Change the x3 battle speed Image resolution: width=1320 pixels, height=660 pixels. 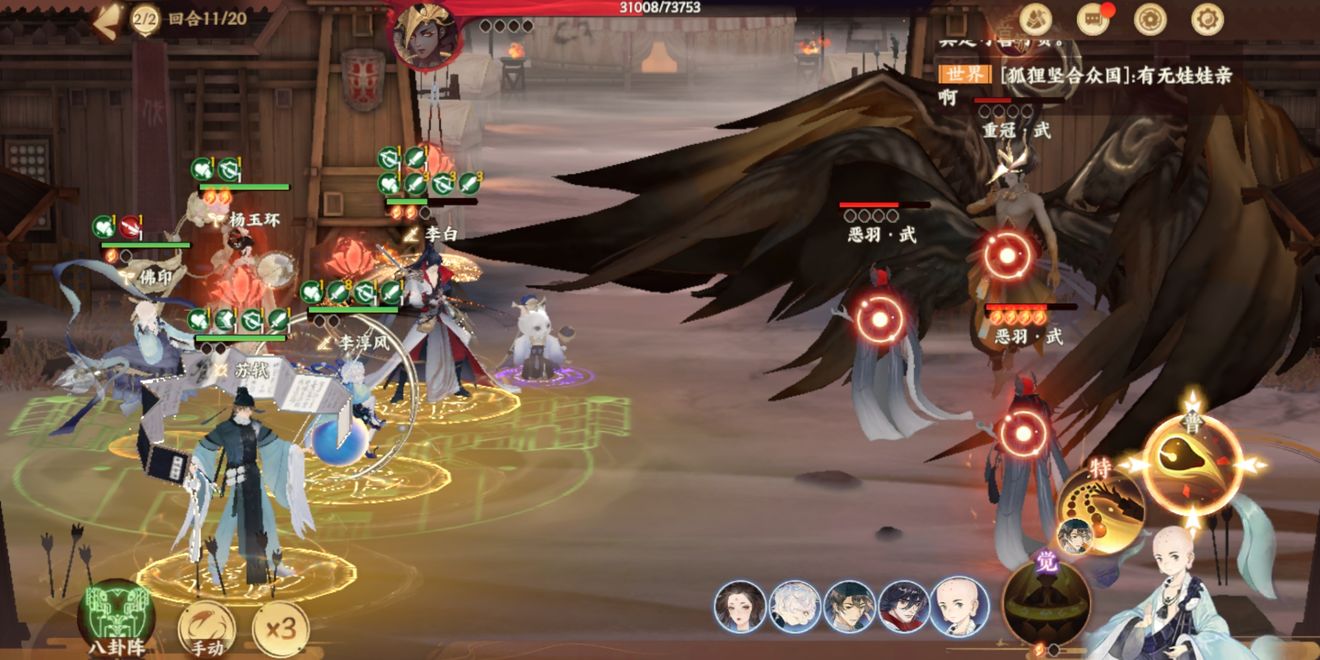[280, 628]
